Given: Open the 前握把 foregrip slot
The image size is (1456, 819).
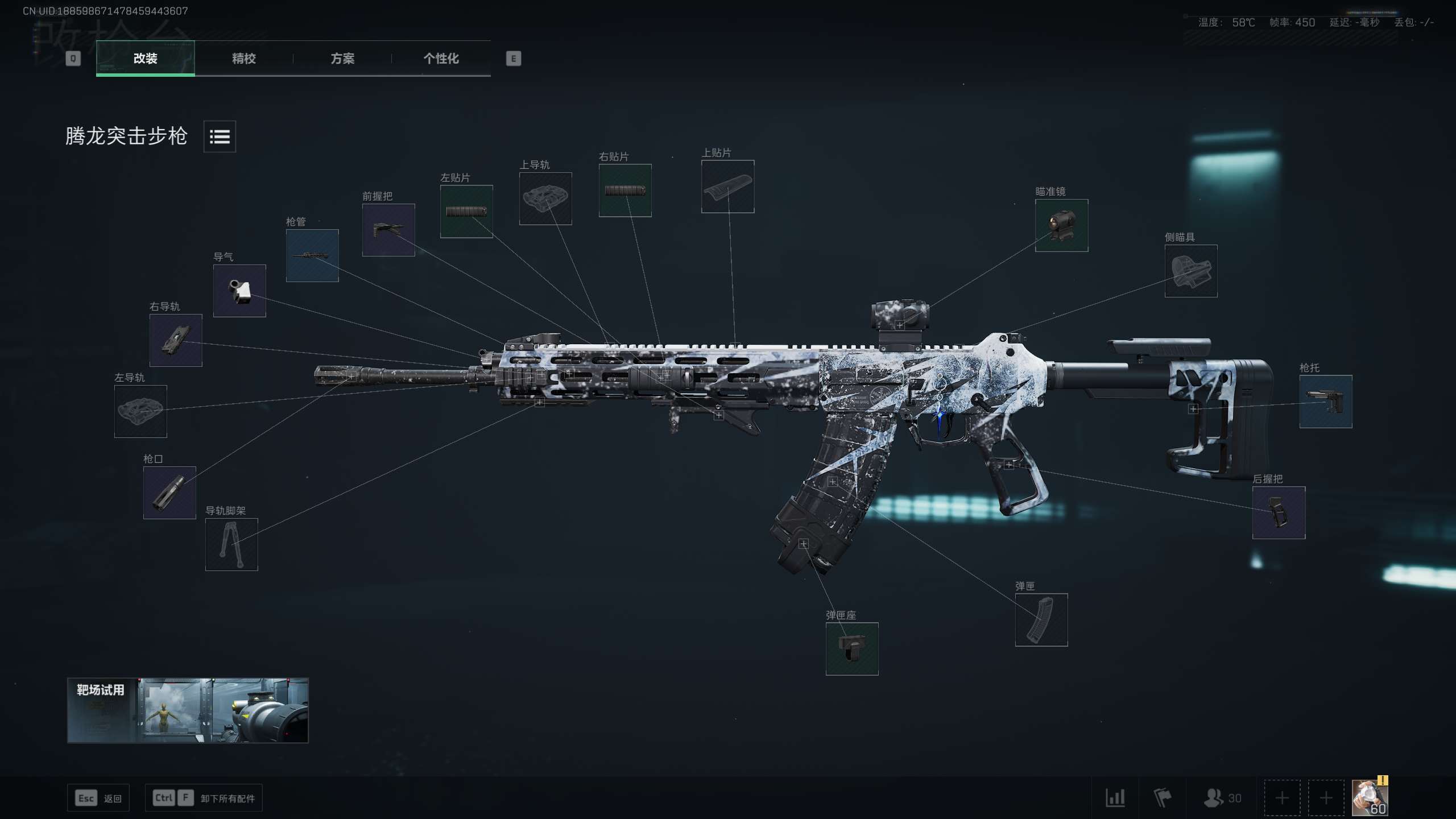Looking at the screenshot, I should [x=388, y=230].
